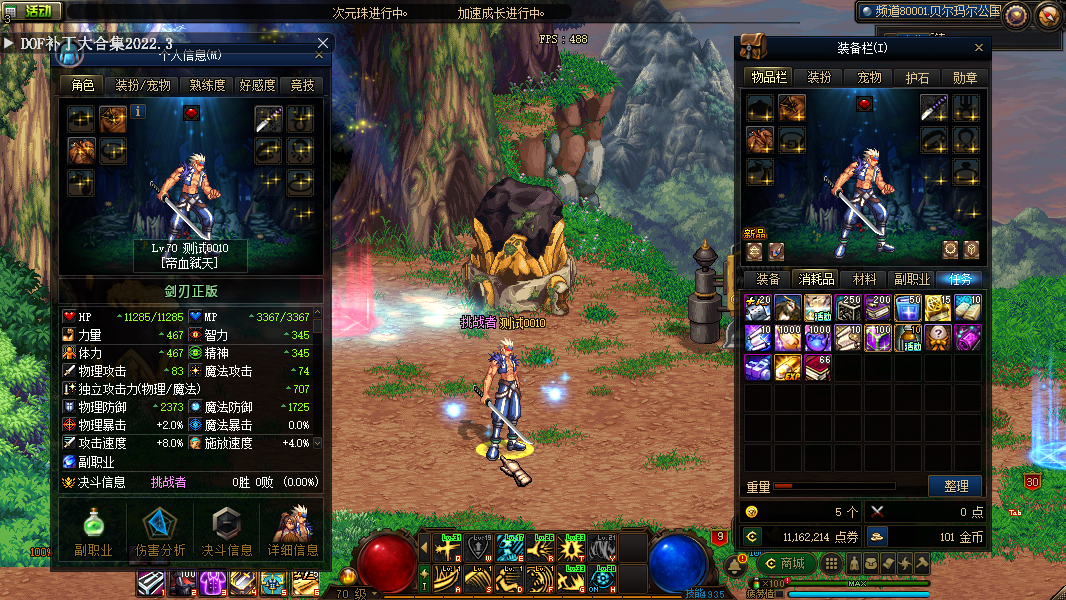The image size is (1066, 600).
Task: Open the 伤害分析 damage analysis button
Action: pyautogui.click(x=159, y=530)
